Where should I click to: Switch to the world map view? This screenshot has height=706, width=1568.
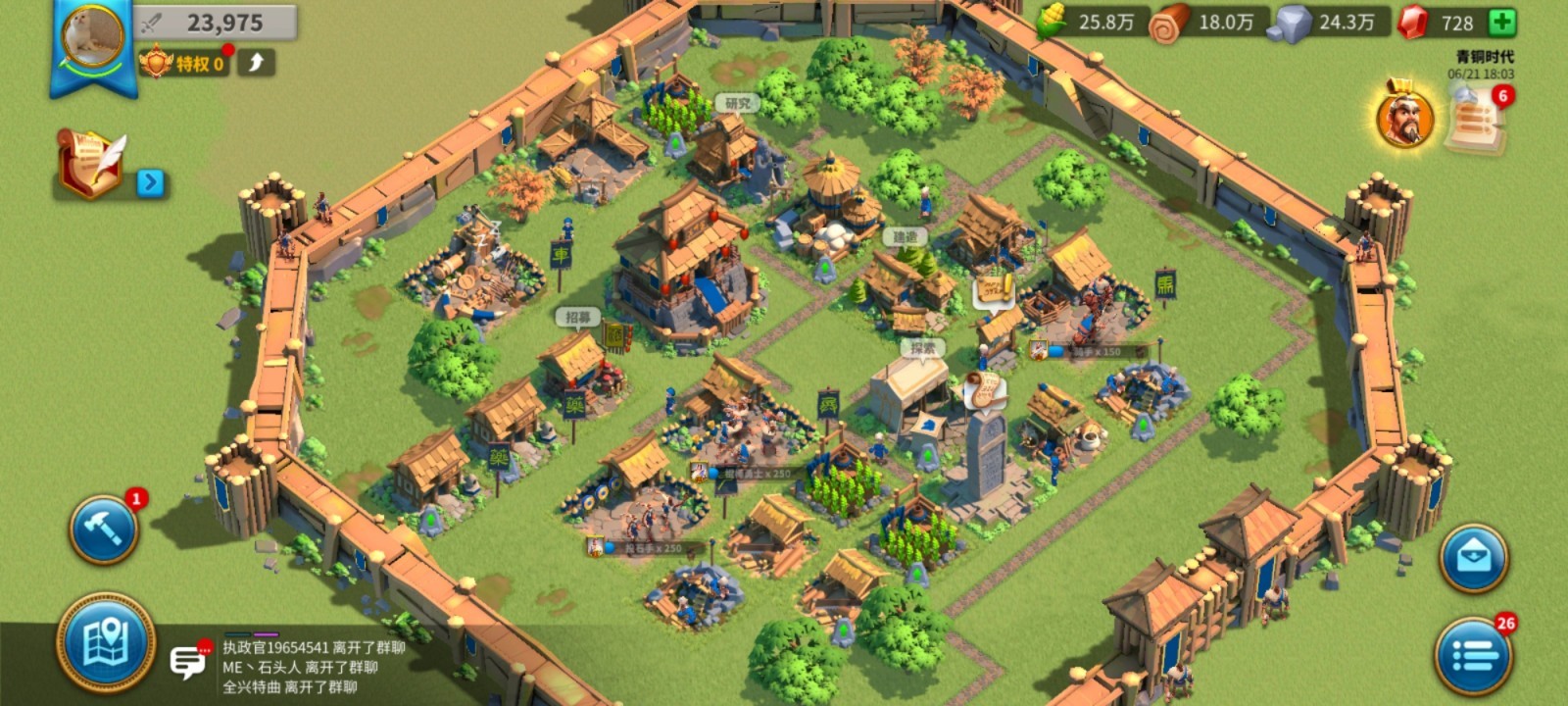(106, 642)
